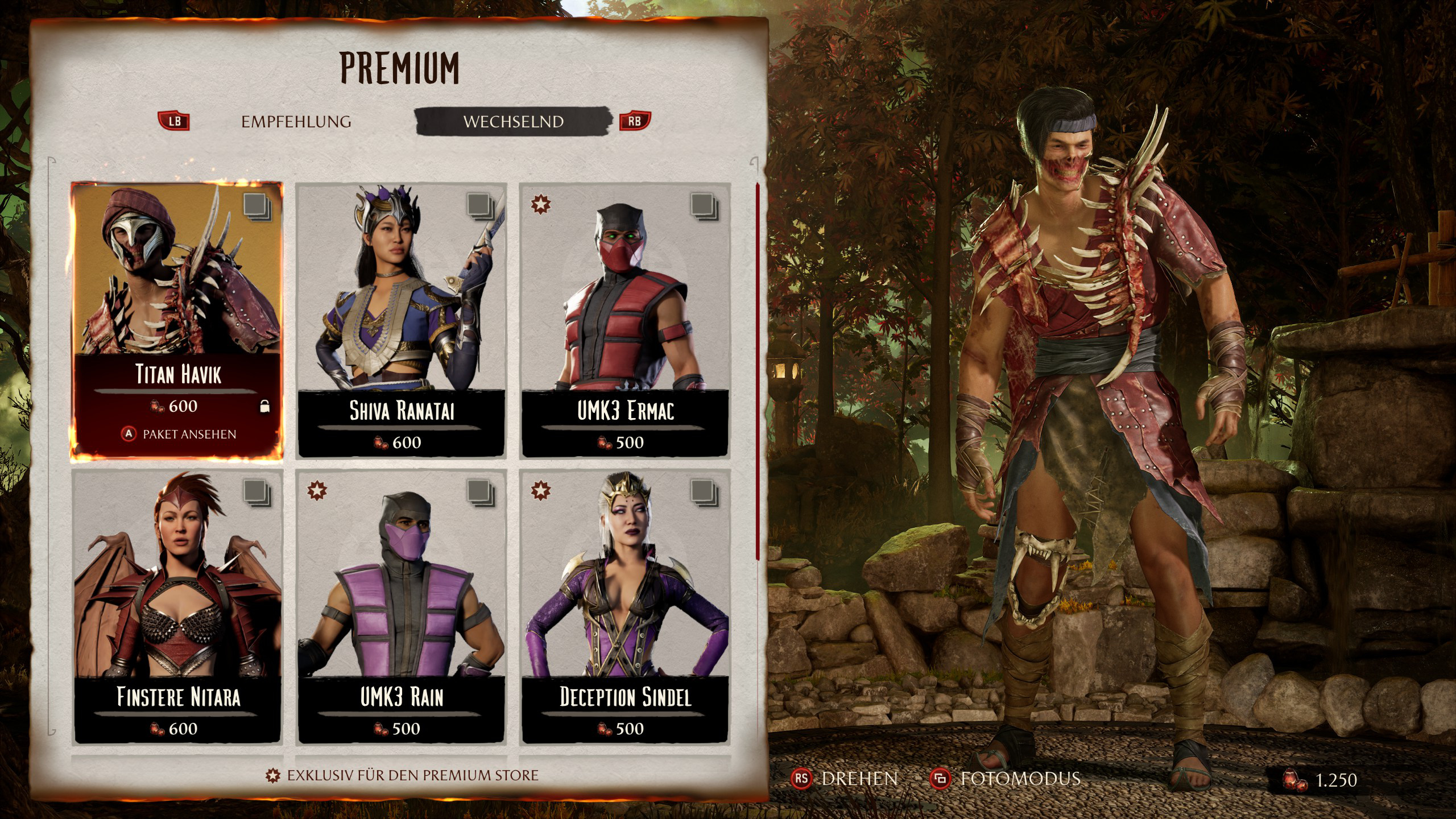Pick the Finstere Nitara skin card
The height and width of the screenshot is (819, 1456).
(x=177, y=606)
